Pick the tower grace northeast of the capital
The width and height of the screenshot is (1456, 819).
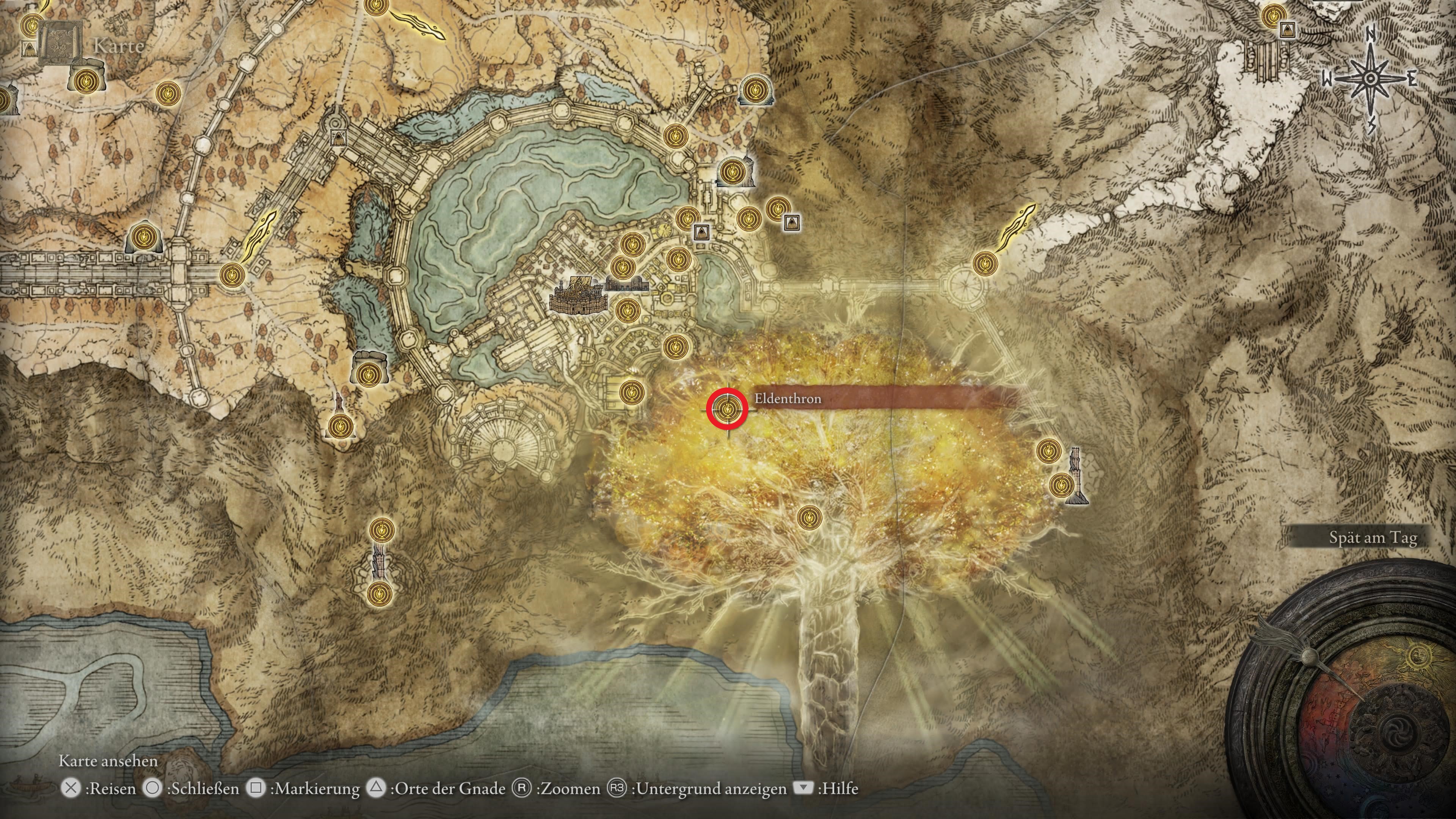tap(733, 171)
